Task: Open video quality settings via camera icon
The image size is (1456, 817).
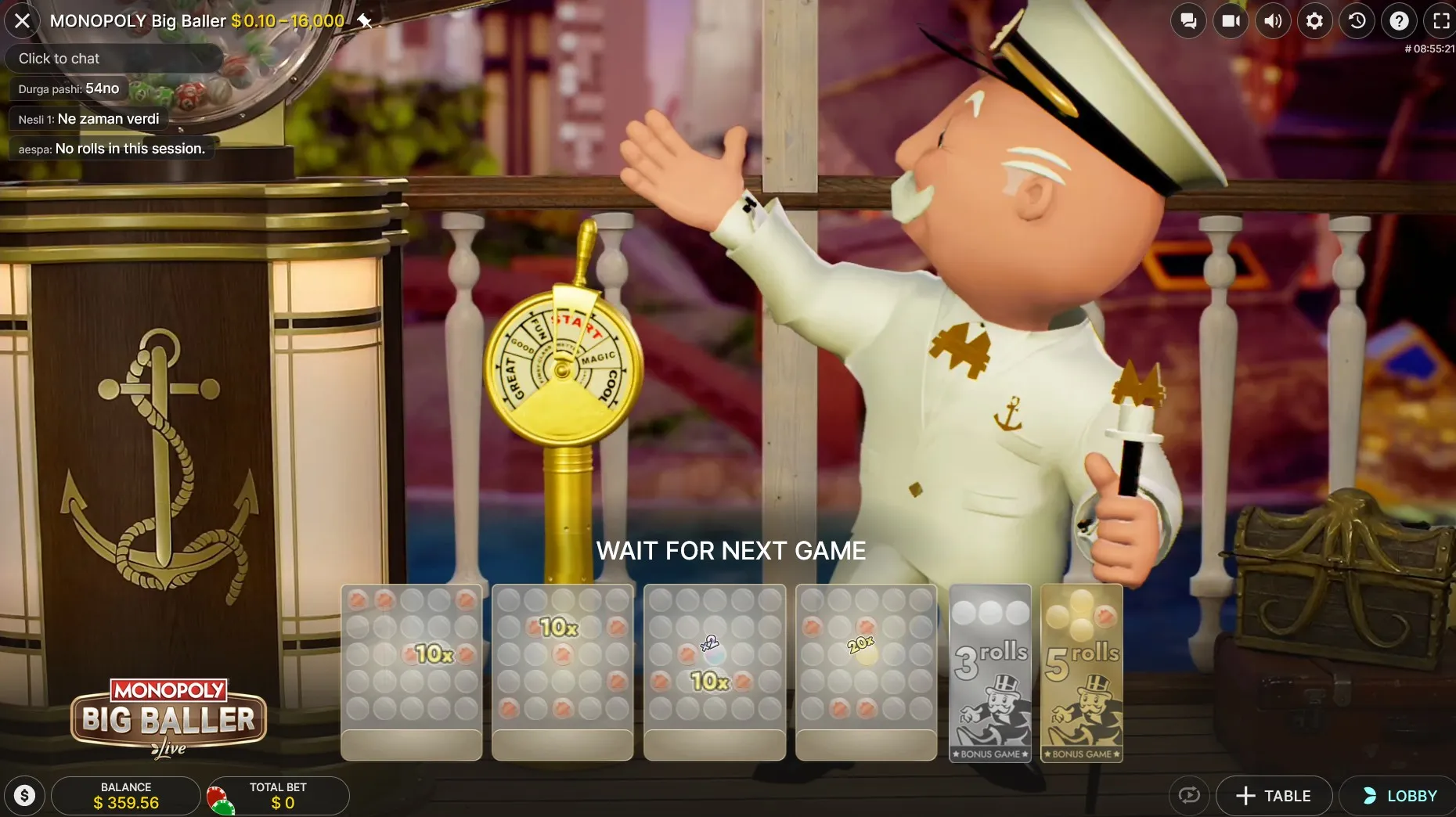Action: tap(1231, 20)
